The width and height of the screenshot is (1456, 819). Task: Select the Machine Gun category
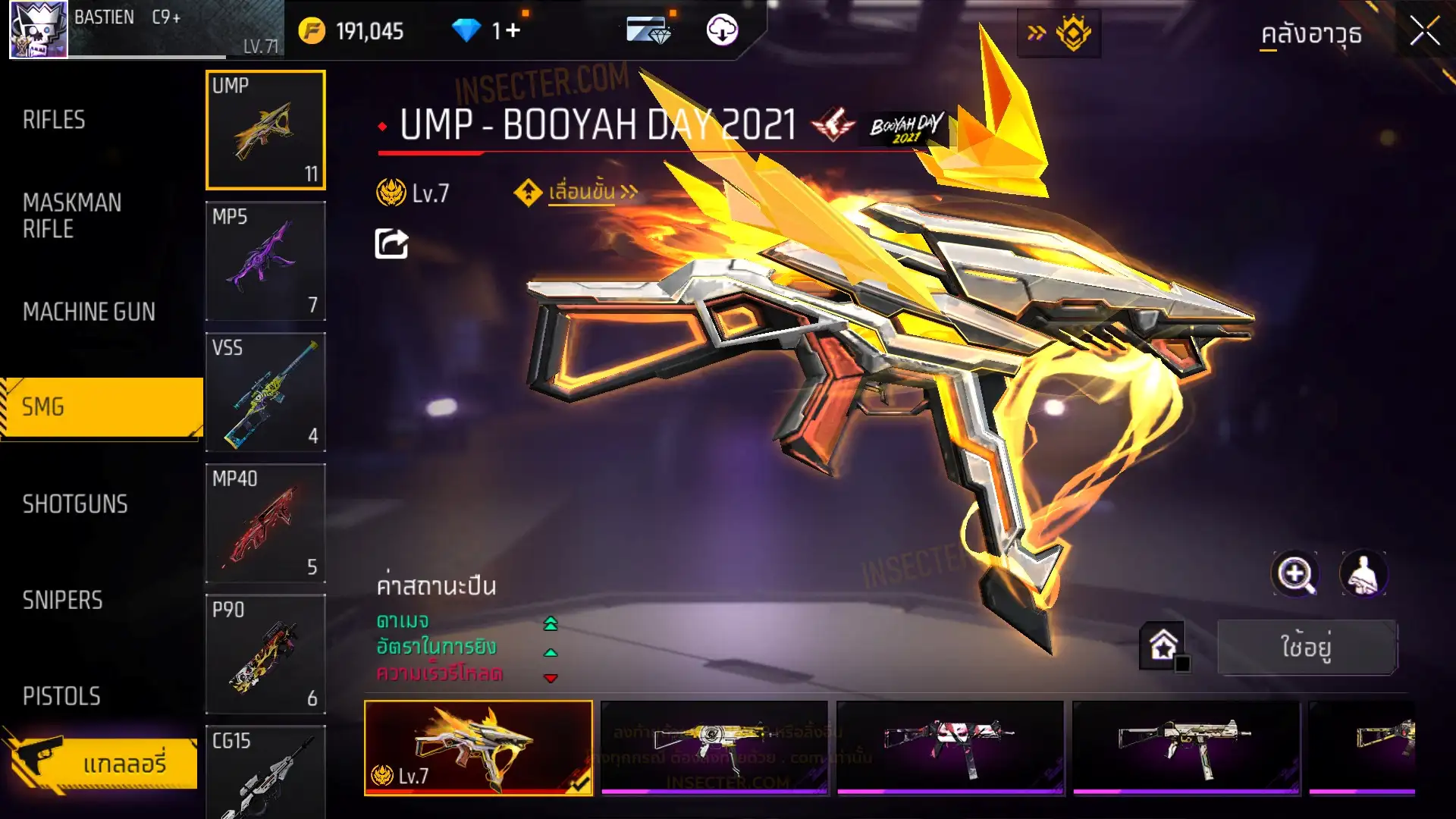(x=89, y=312)
